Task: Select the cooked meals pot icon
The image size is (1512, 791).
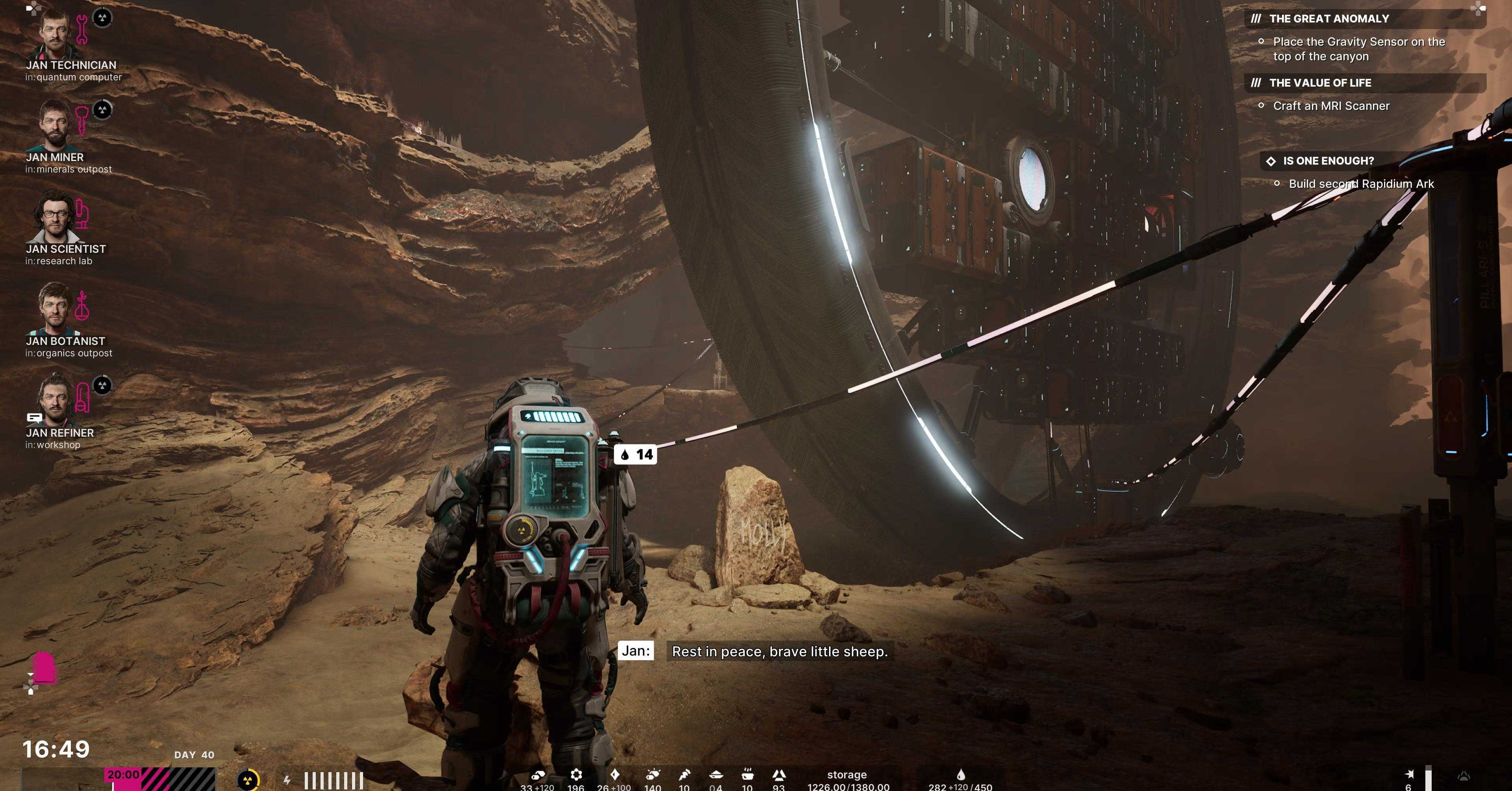Action: tap(747, 775)
